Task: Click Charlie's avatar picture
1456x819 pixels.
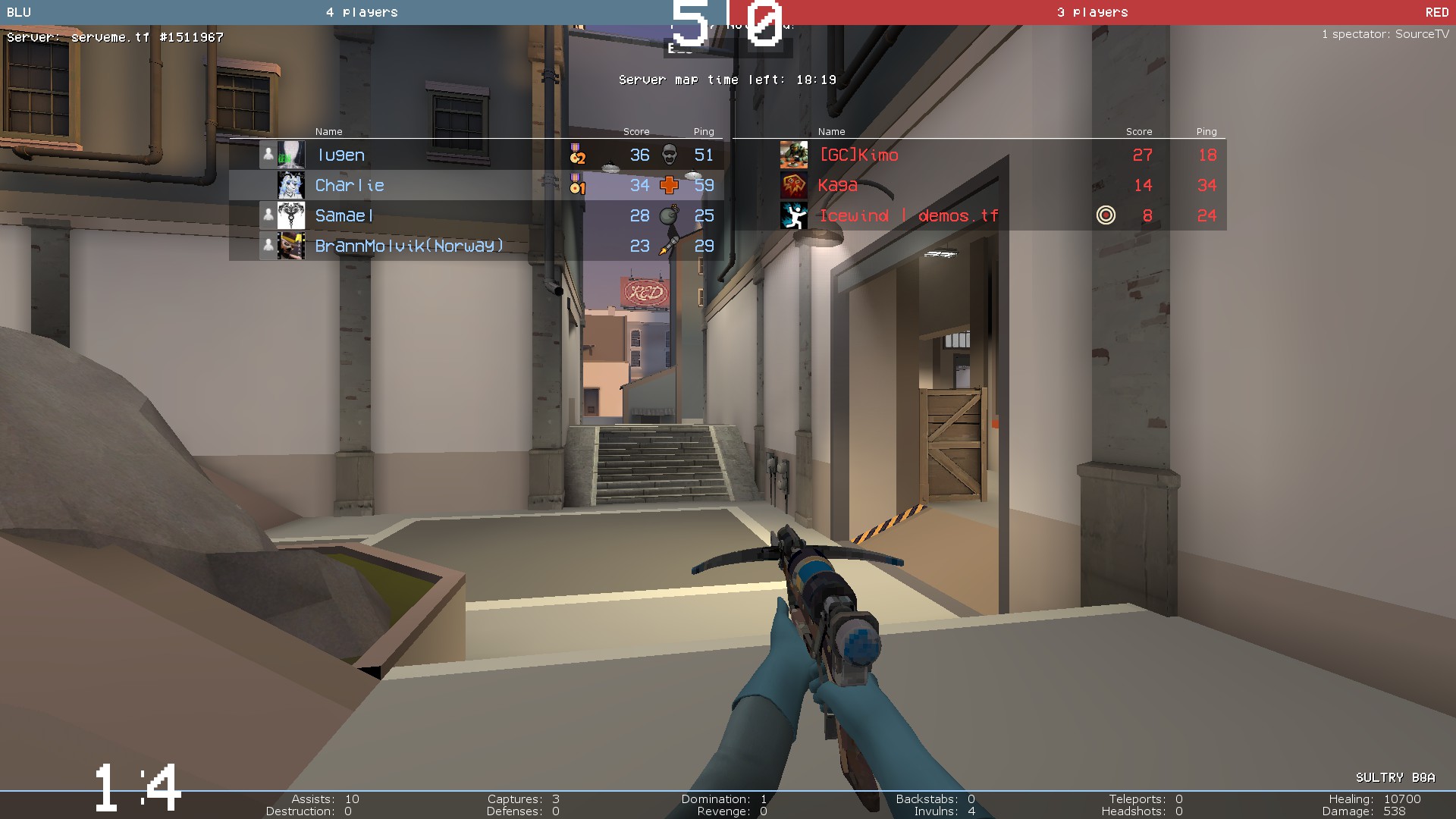Action: pos(291,186)
